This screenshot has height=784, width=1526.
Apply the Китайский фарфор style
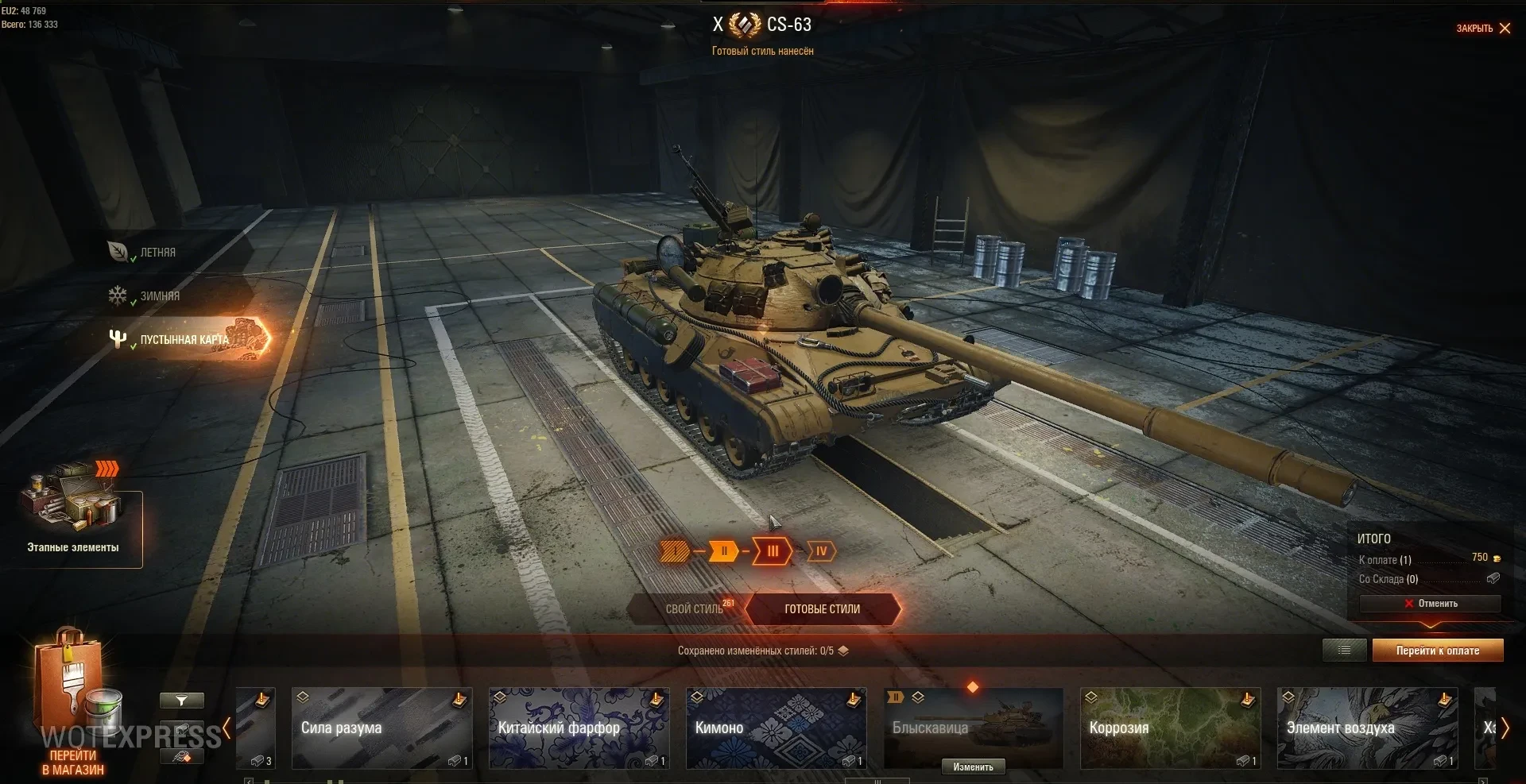click(579, 728)
